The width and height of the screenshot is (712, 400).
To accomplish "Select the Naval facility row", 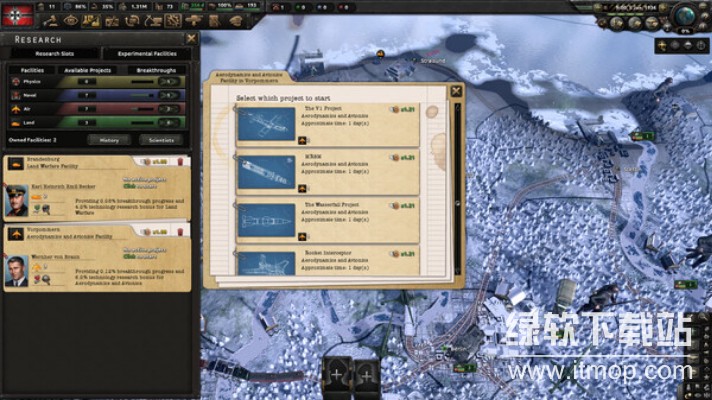I will (98, 96).
